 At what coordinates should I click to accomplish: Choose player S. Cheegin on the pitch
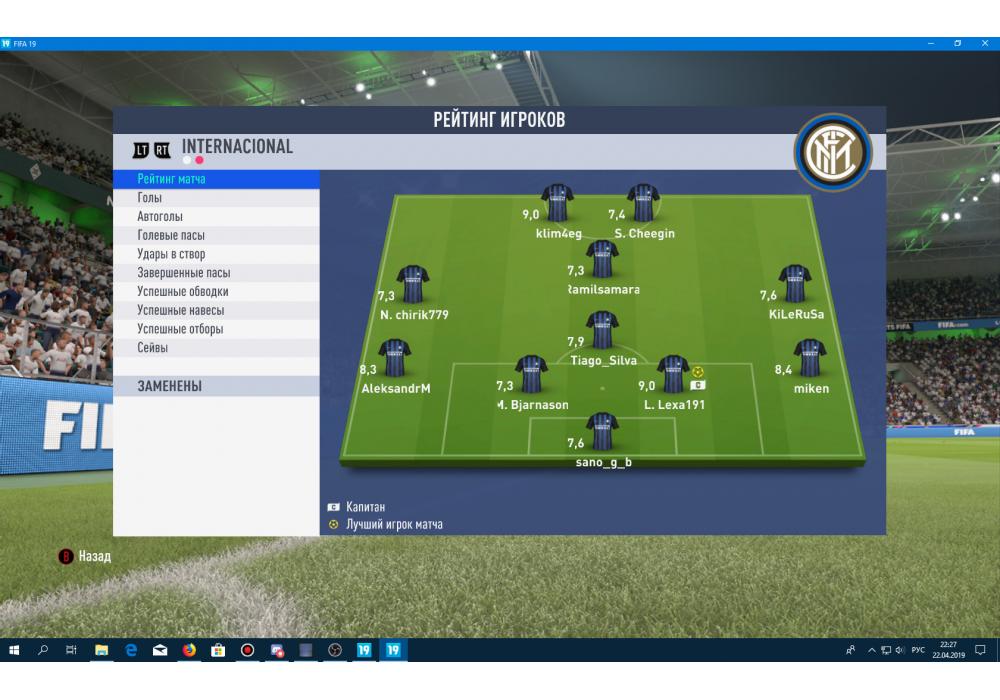click(643, 203)
